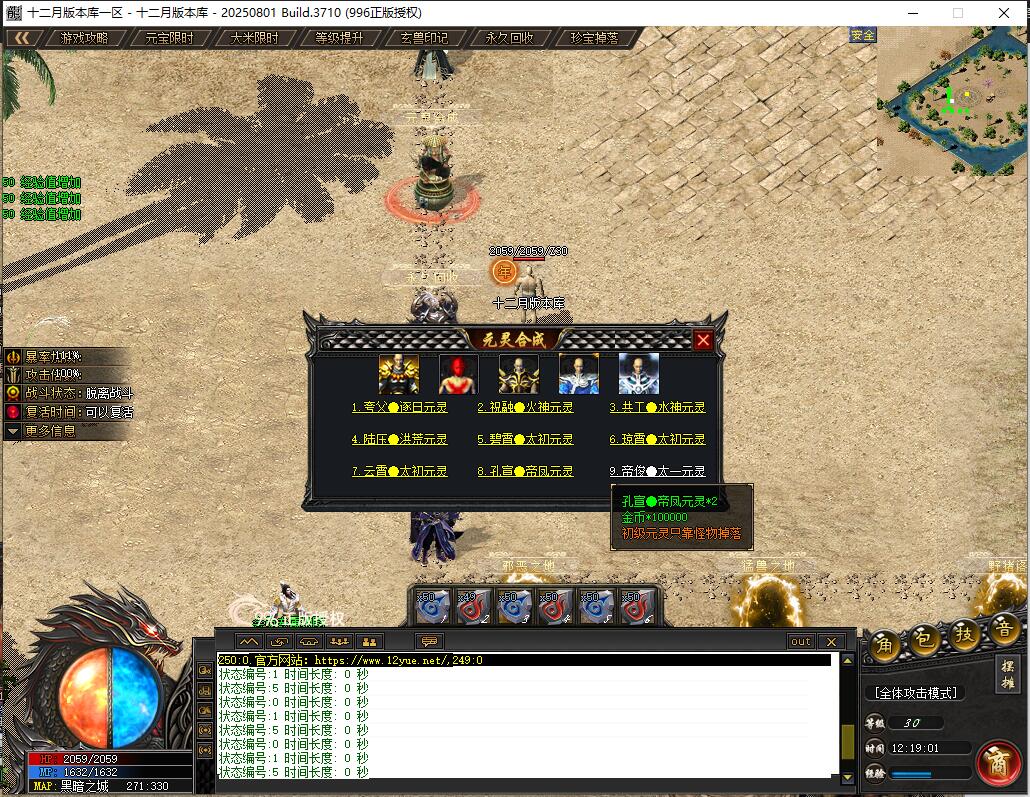Toggle the 全体攻击模式 attack mode
This screenshot has width=1030, height=797.
(x=915, y=693)
